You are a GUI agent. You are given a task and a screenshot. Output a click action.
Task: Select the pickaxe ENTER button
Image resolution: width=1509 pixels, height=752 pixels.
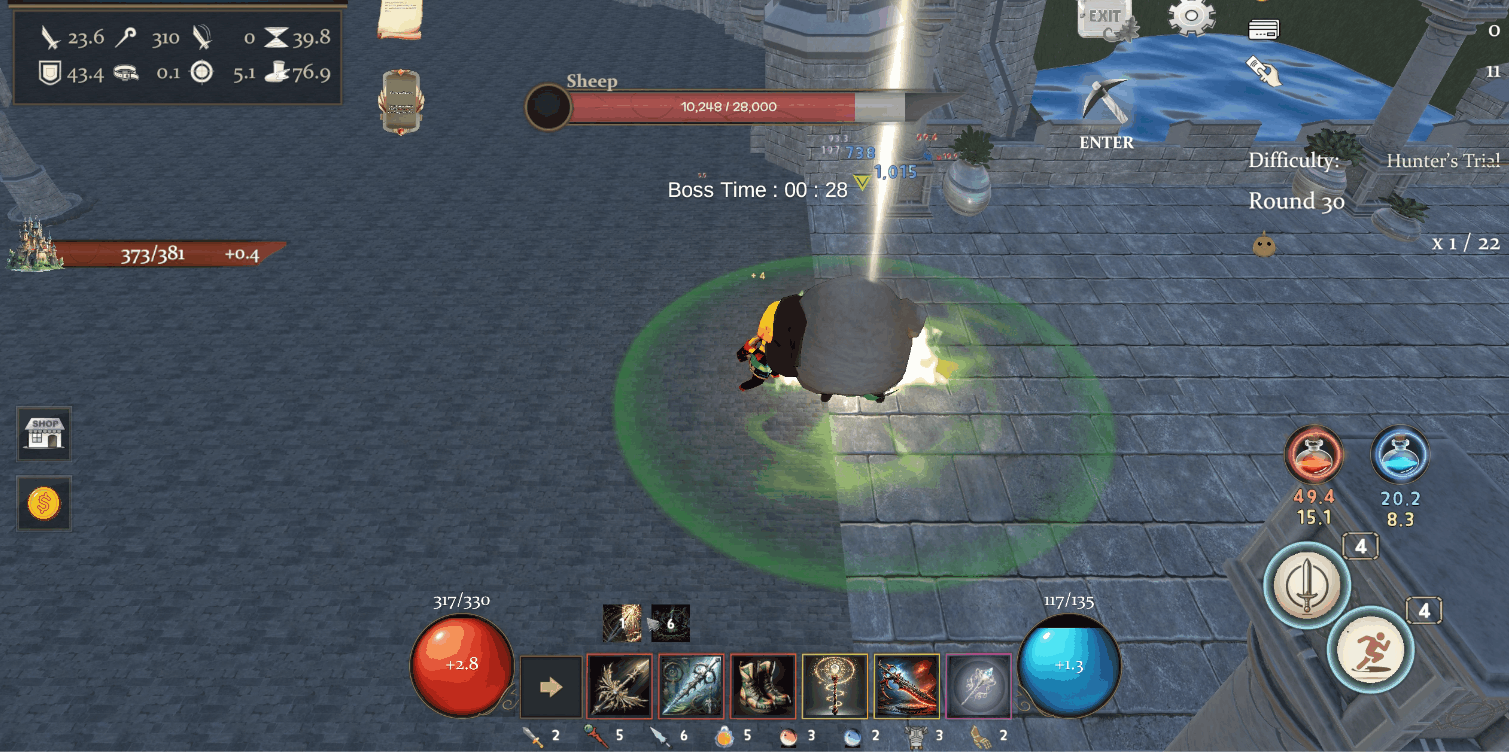tap(1106, 112)
